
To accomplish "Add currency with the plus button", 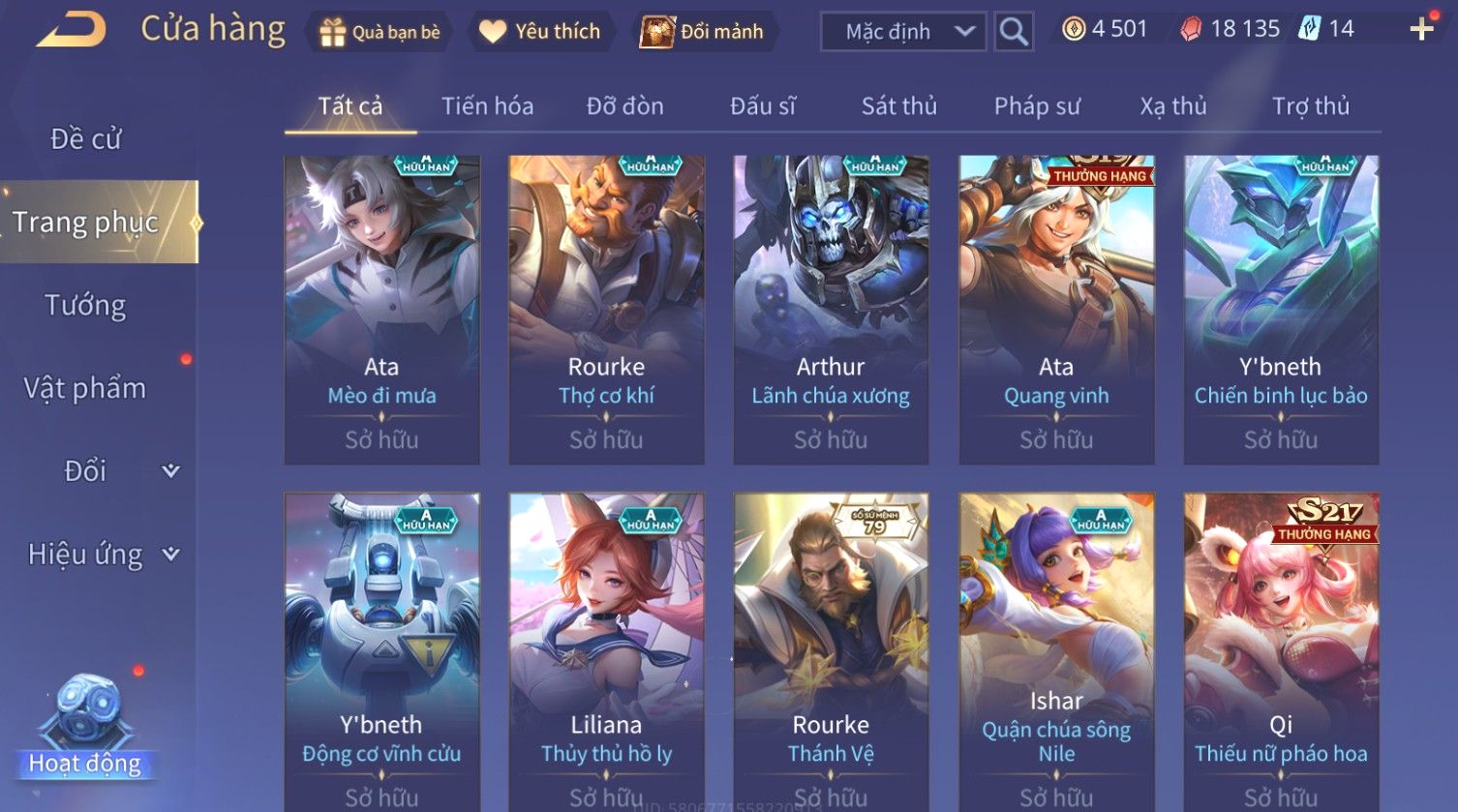I will [1421, 29].
